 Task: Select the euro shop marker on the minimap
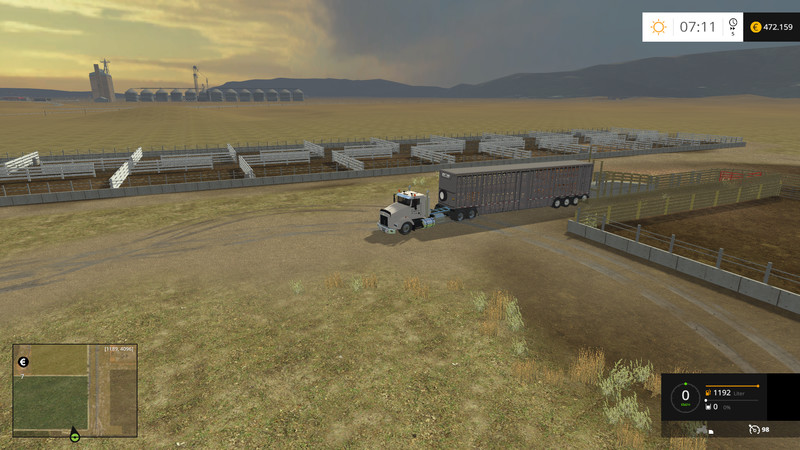click(23, 361)
